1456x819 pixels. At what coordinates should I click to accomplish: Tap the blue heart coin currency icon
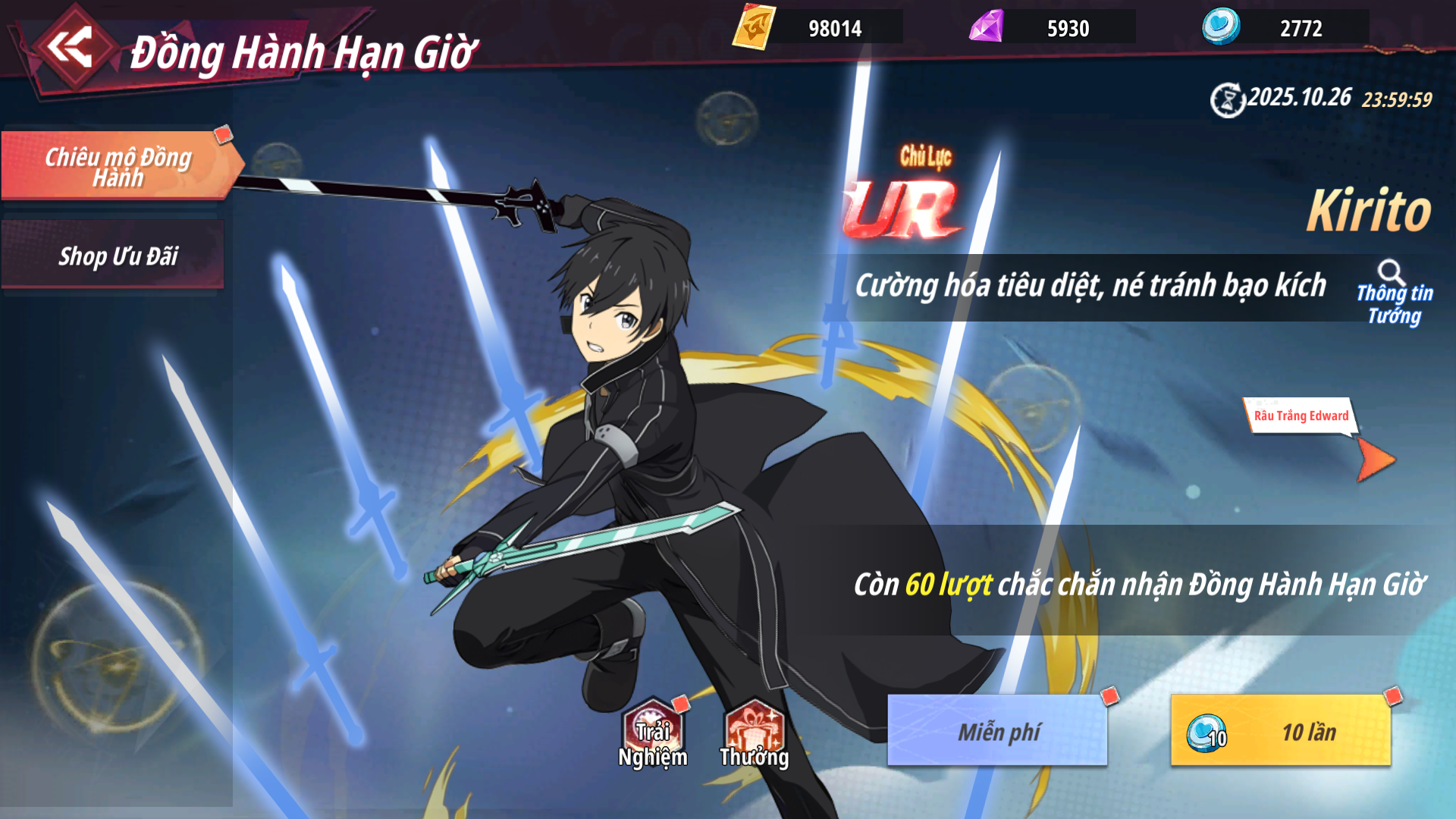pyautogui.click(x=1221, y=27)
